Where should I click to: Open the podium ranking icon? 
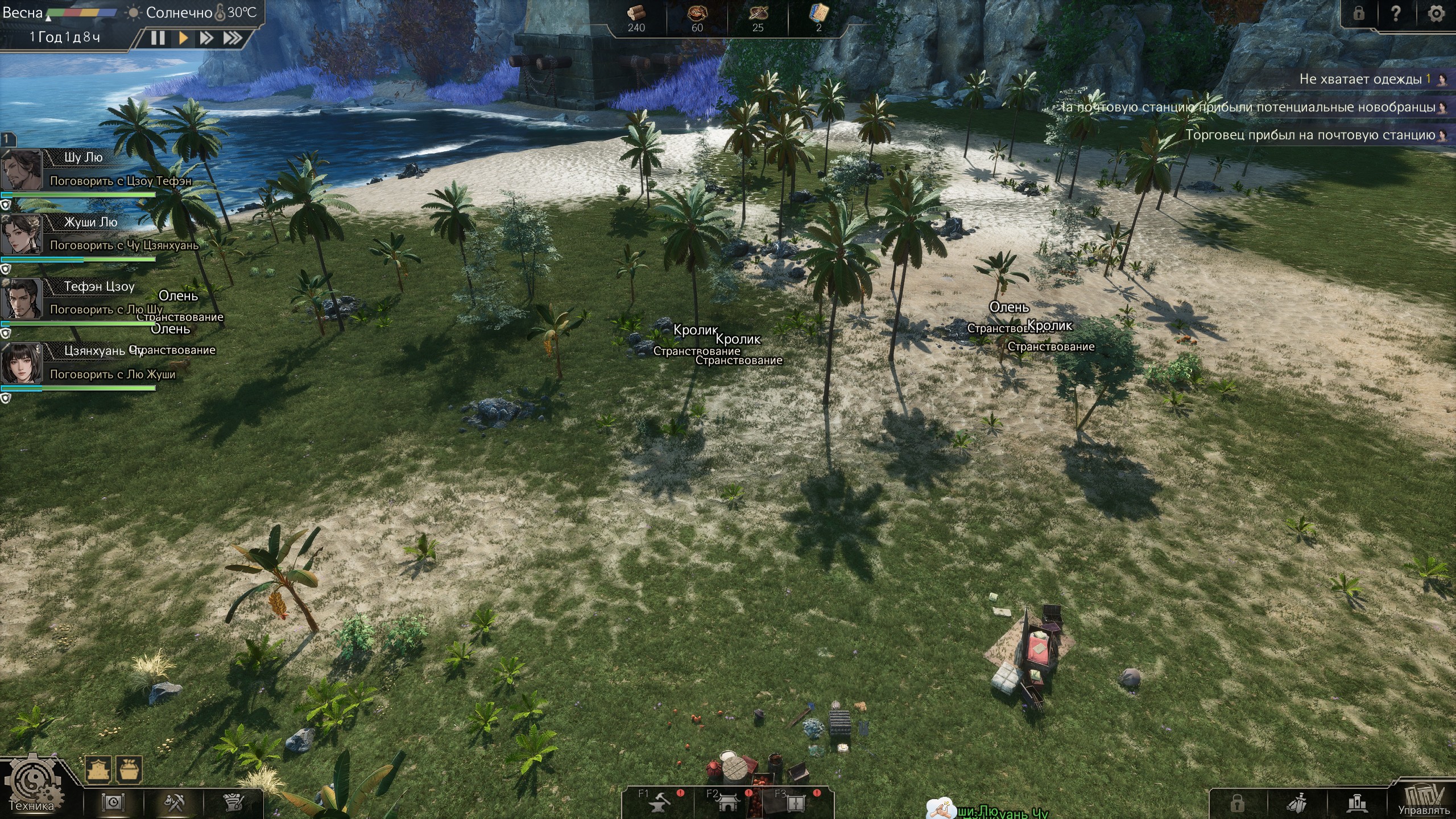pyautogui.click(x=1358, y=803)
